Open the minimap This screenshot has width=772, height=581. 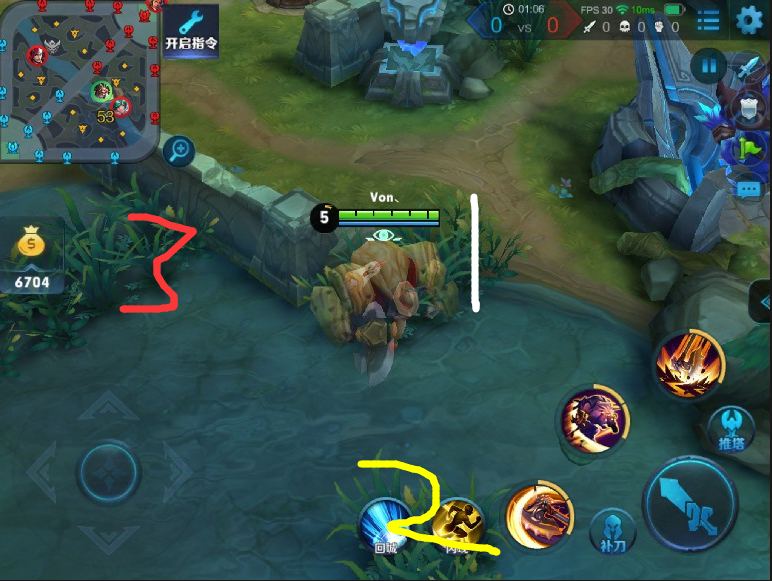tap(78, 78)
